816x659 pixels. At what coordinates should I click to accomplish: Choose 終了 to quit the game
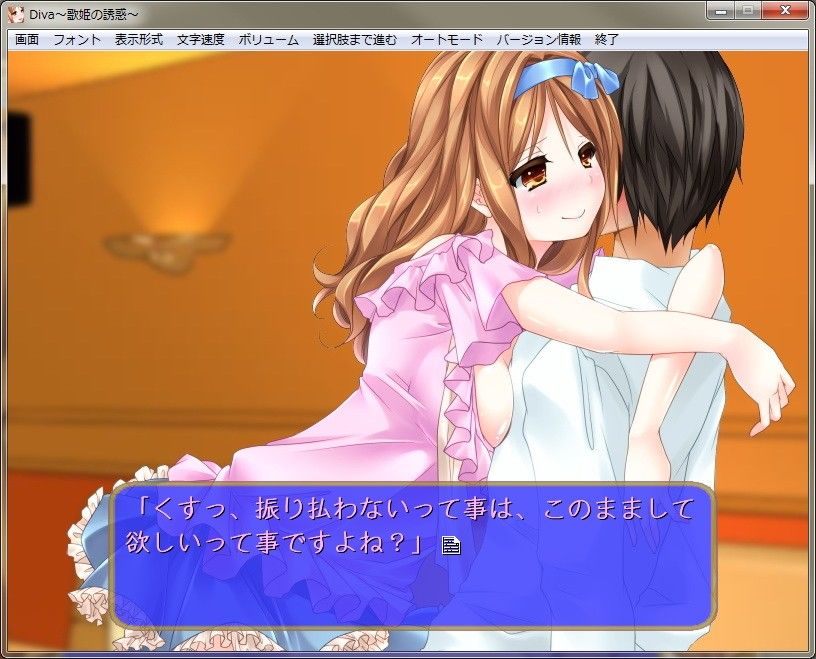607,40
